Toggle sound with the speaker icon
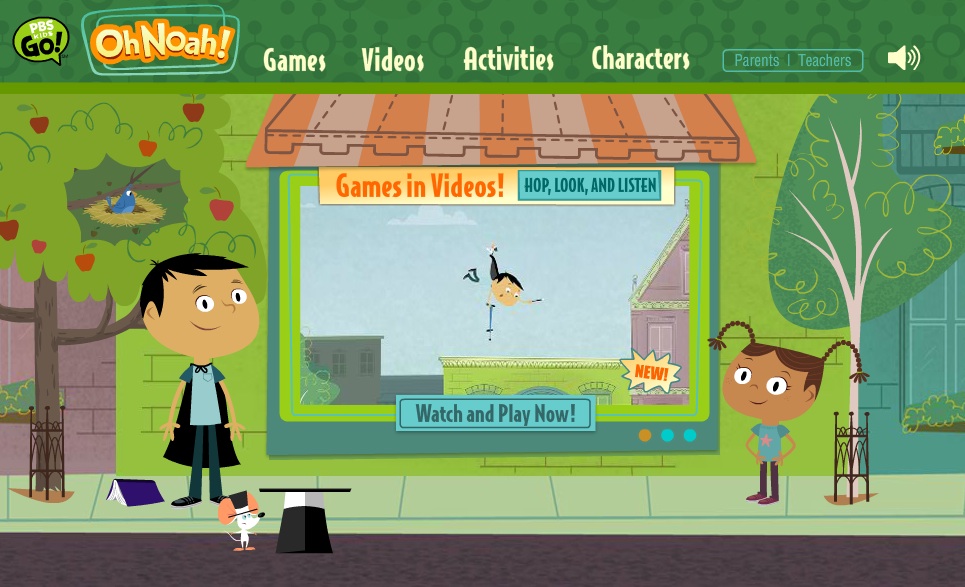 coord(903,58)
